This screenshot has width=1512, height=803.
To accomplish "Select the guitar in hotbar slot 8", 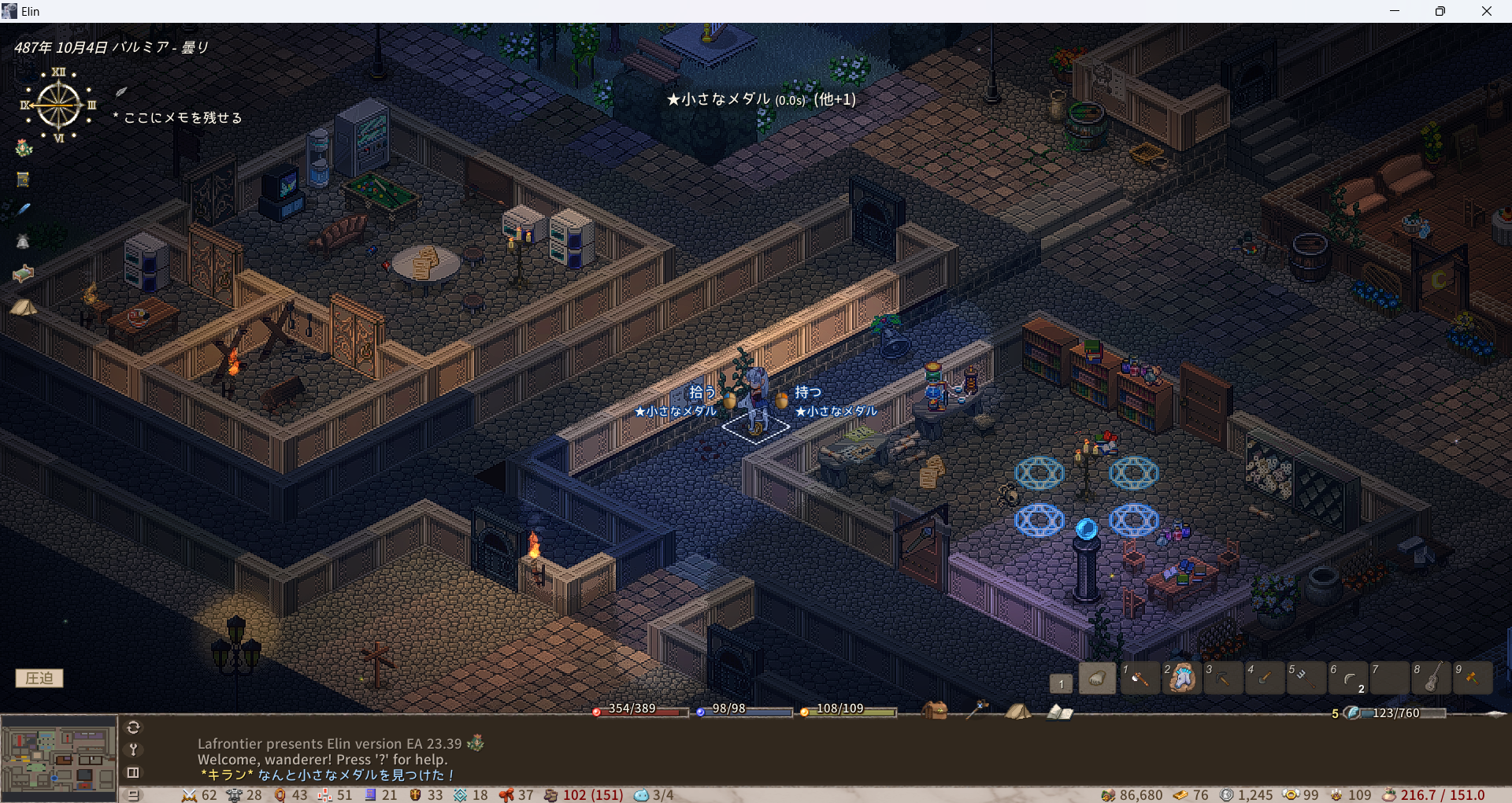I will click(x=1432, y=678).
